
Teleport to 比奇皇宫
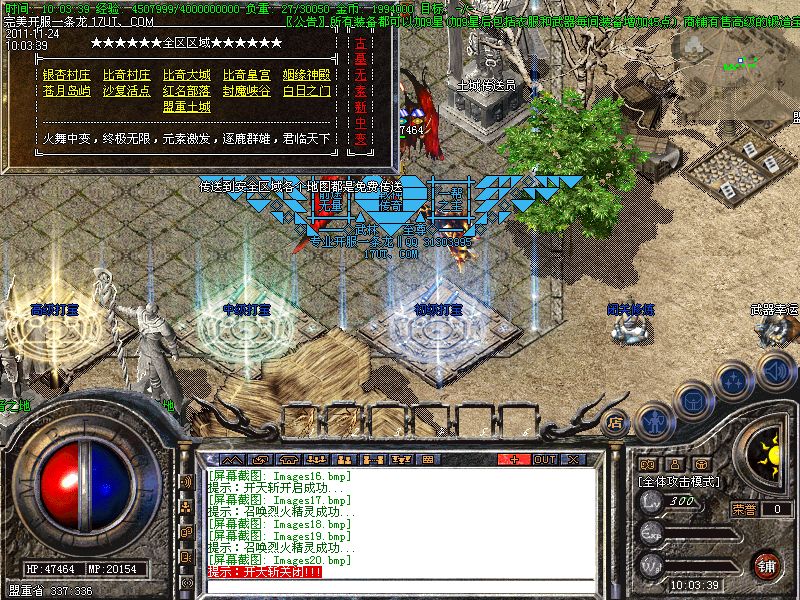(246, 75)
